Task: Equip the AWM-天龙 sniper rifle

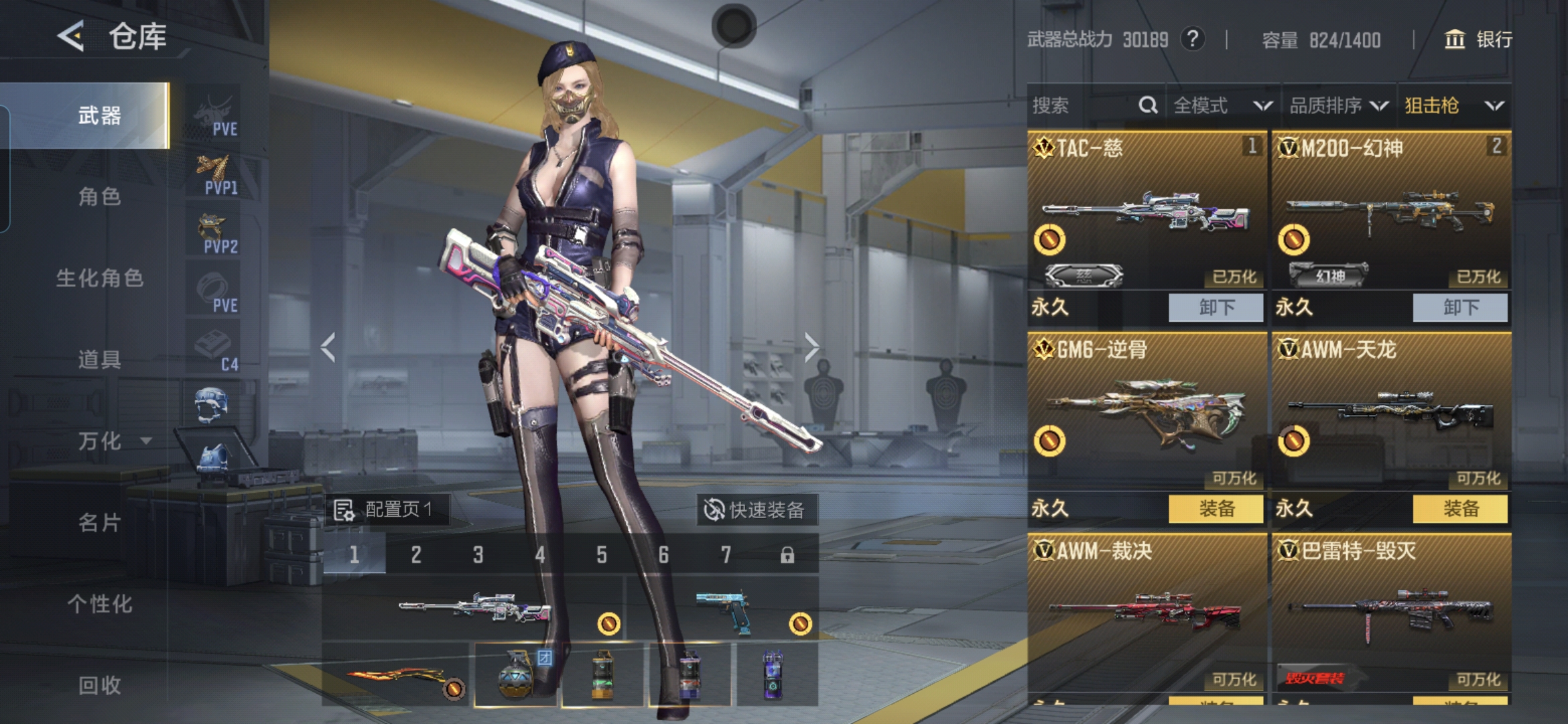Action: click(x=1460, y=508)
